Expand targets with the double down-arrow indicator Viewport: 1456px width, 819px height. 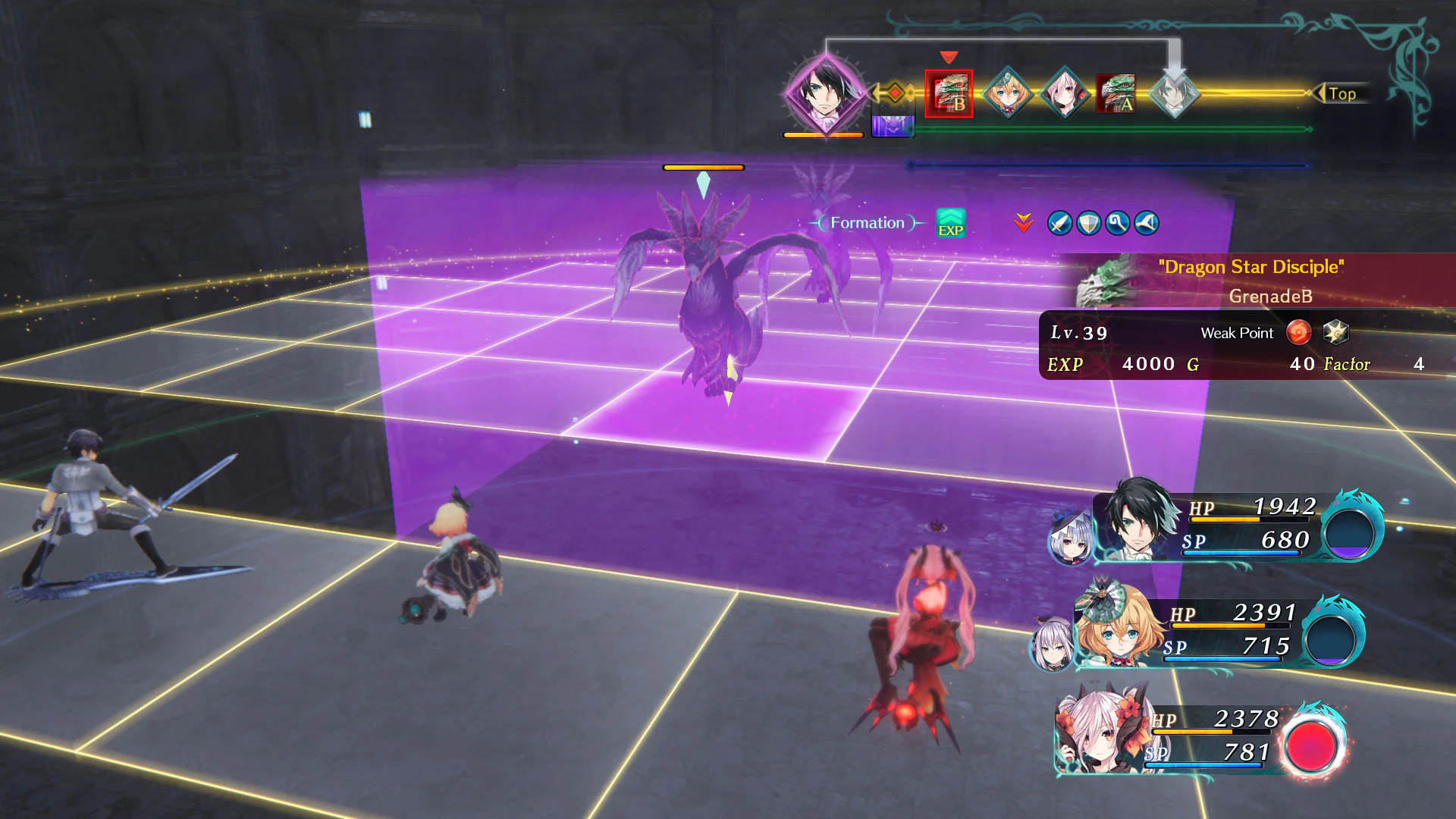coord(1024,223)
